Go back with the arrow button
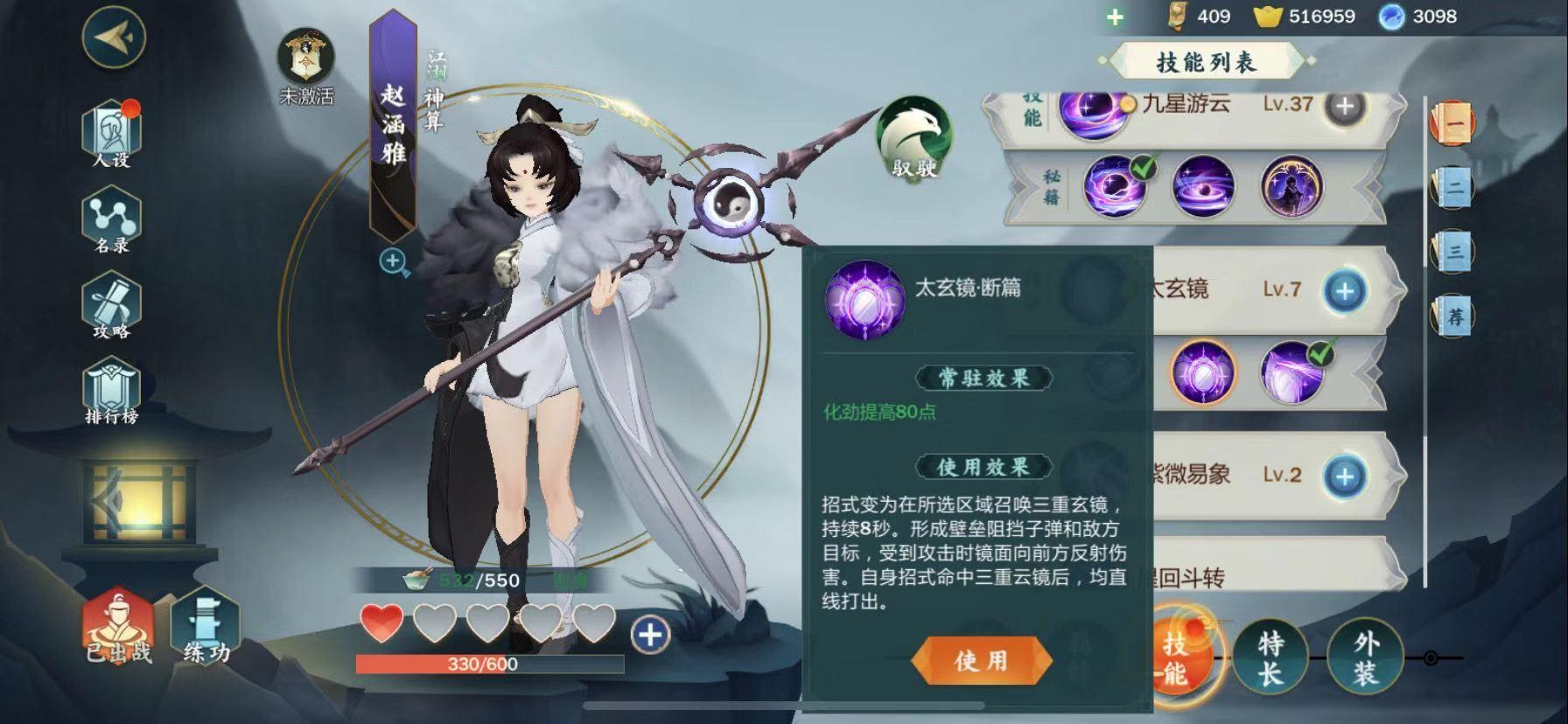Screen dimensions: 1568x724 113,37
